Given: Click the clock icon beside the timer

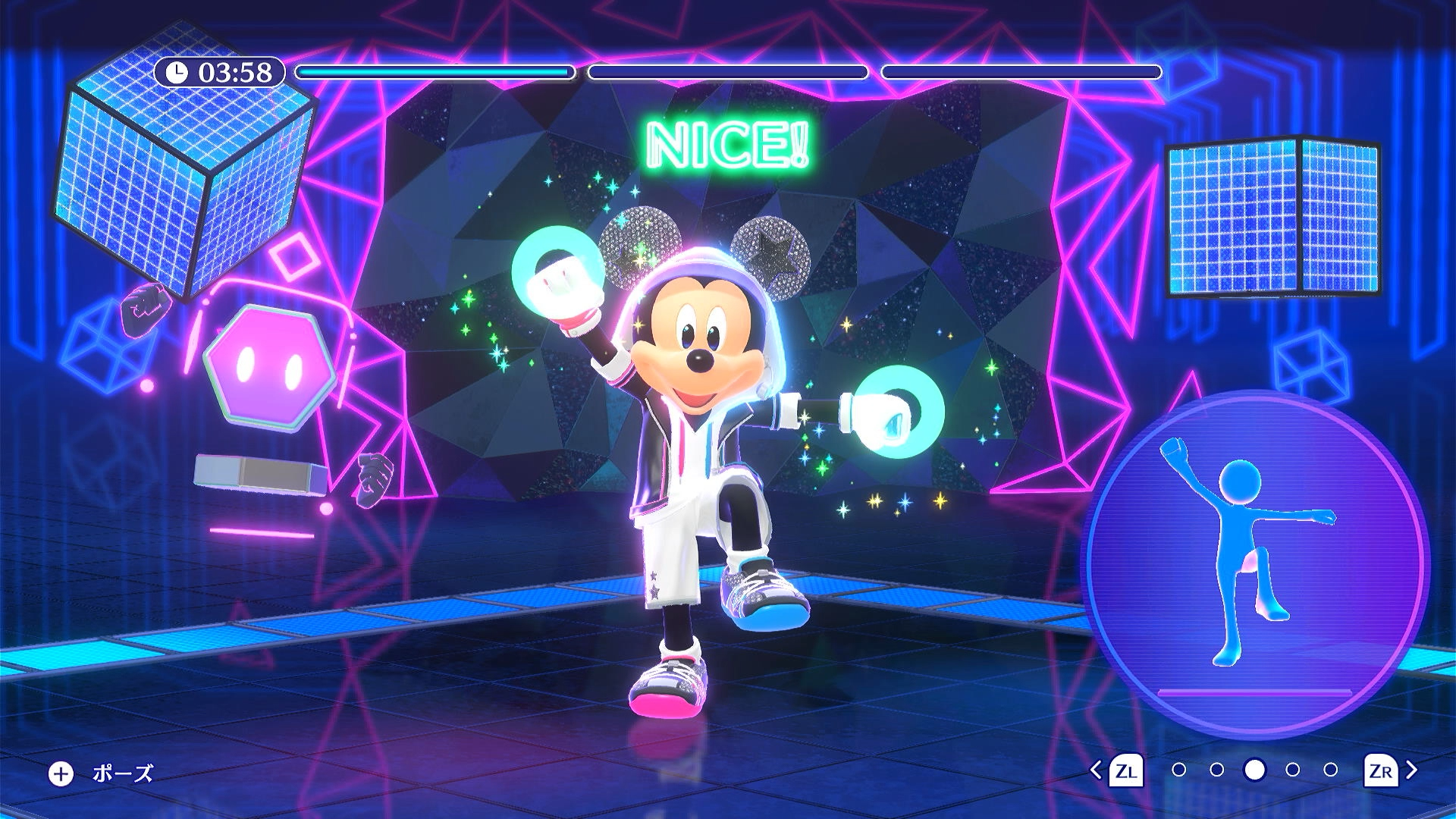Looking at the screenshot, I should 177,74.
